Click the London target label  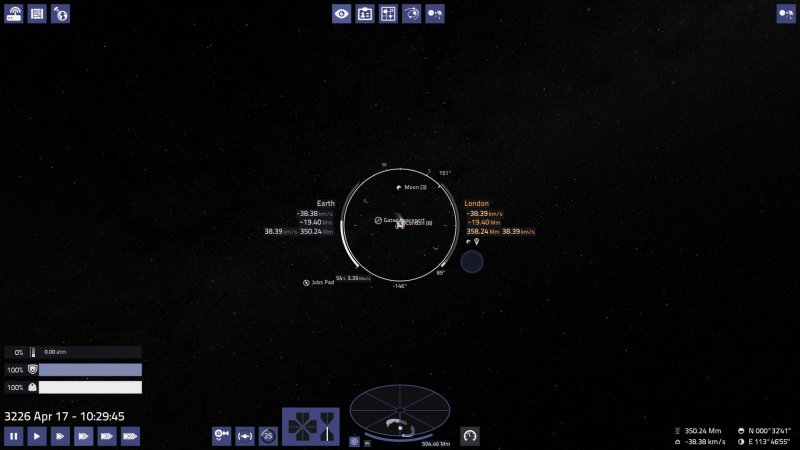pyautogui.click(x=477, y=203)
